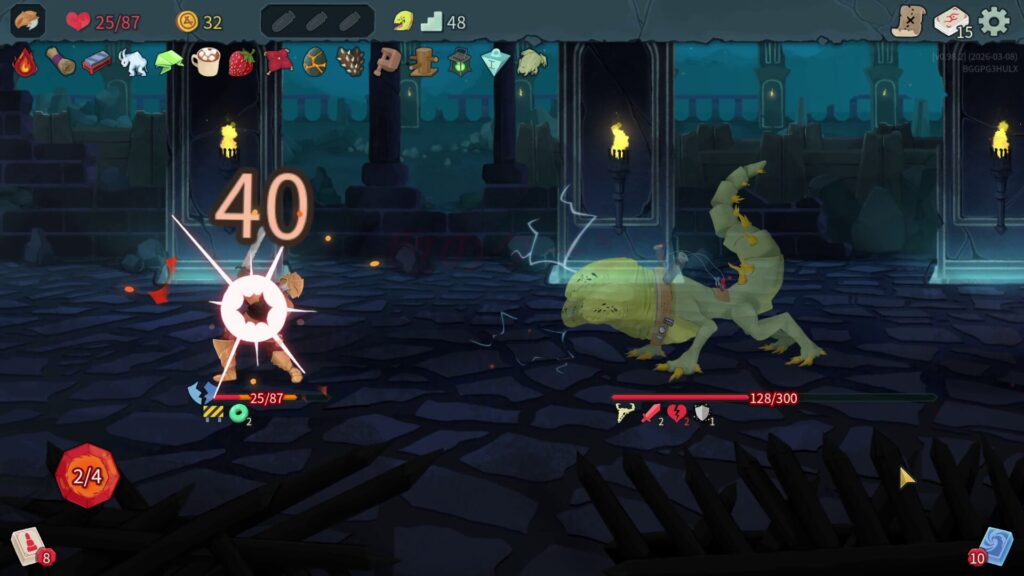Image resolution: width=1024 pixels, height=576 pixels.
Task: Inspect the rolled scroll relic
Action: [60, 61]
